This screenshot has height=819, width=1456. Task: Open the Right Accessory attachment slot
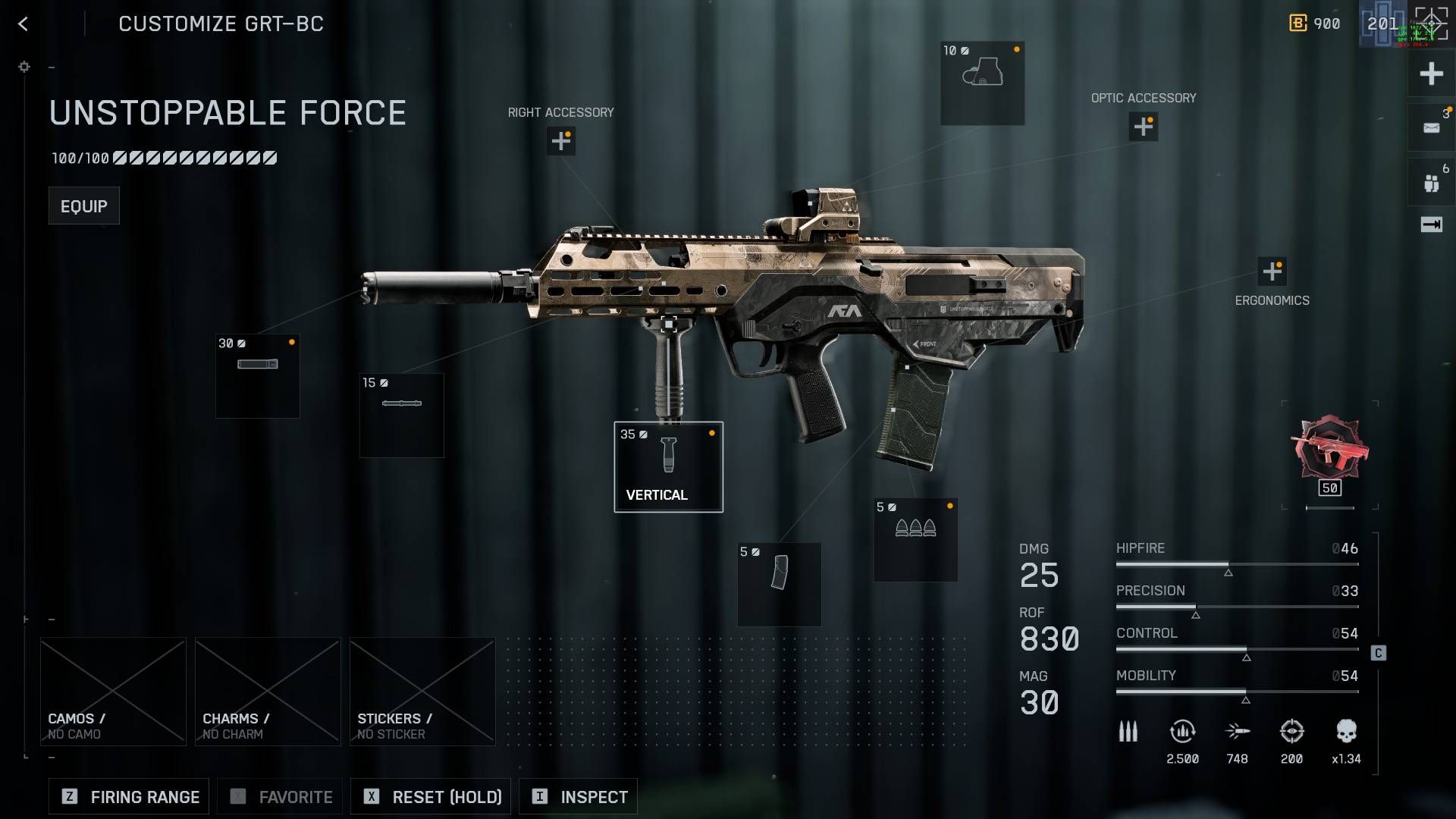tap(560, 141)
